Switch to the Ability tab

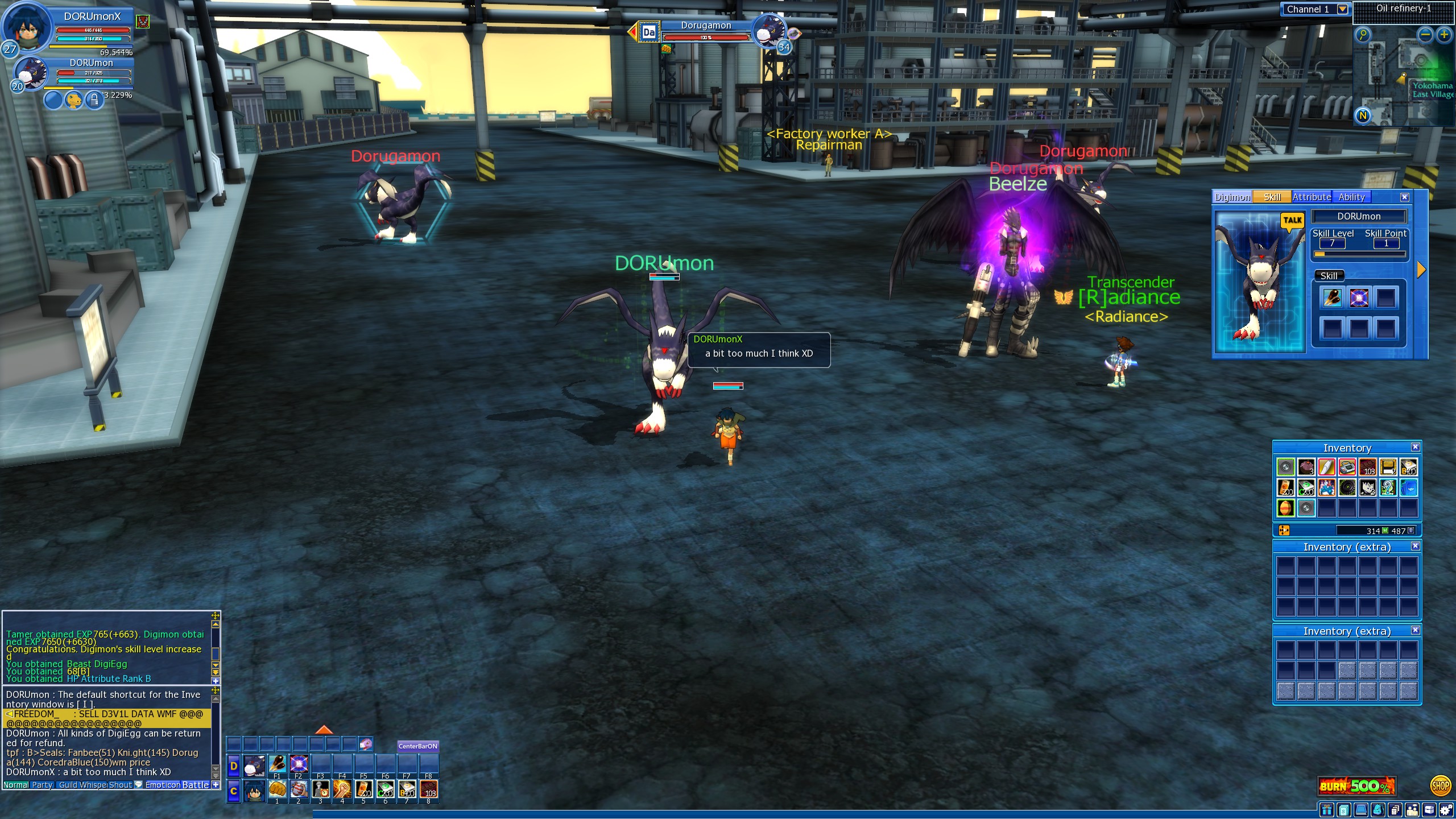1352,197
